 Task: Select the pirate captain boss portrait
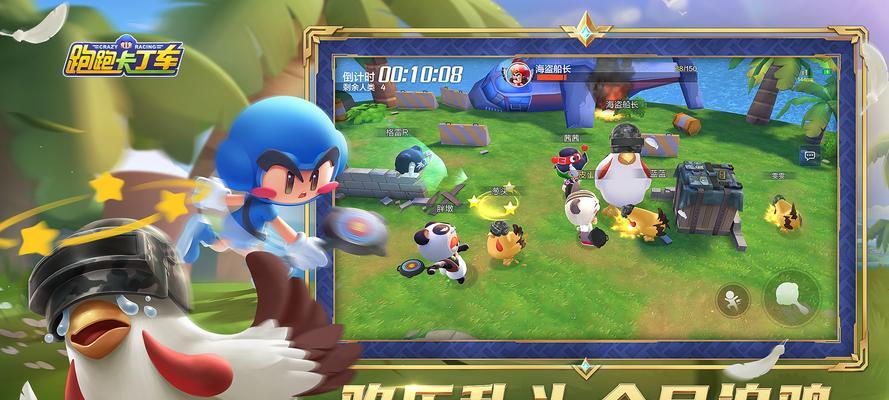click(519, 73)
